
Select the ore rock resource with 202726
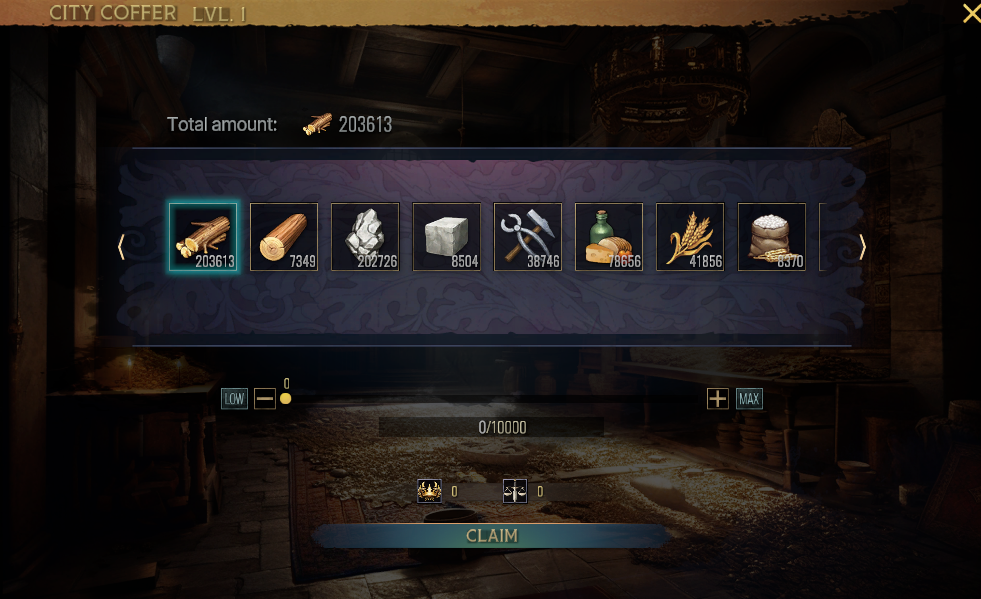point(365,237)
